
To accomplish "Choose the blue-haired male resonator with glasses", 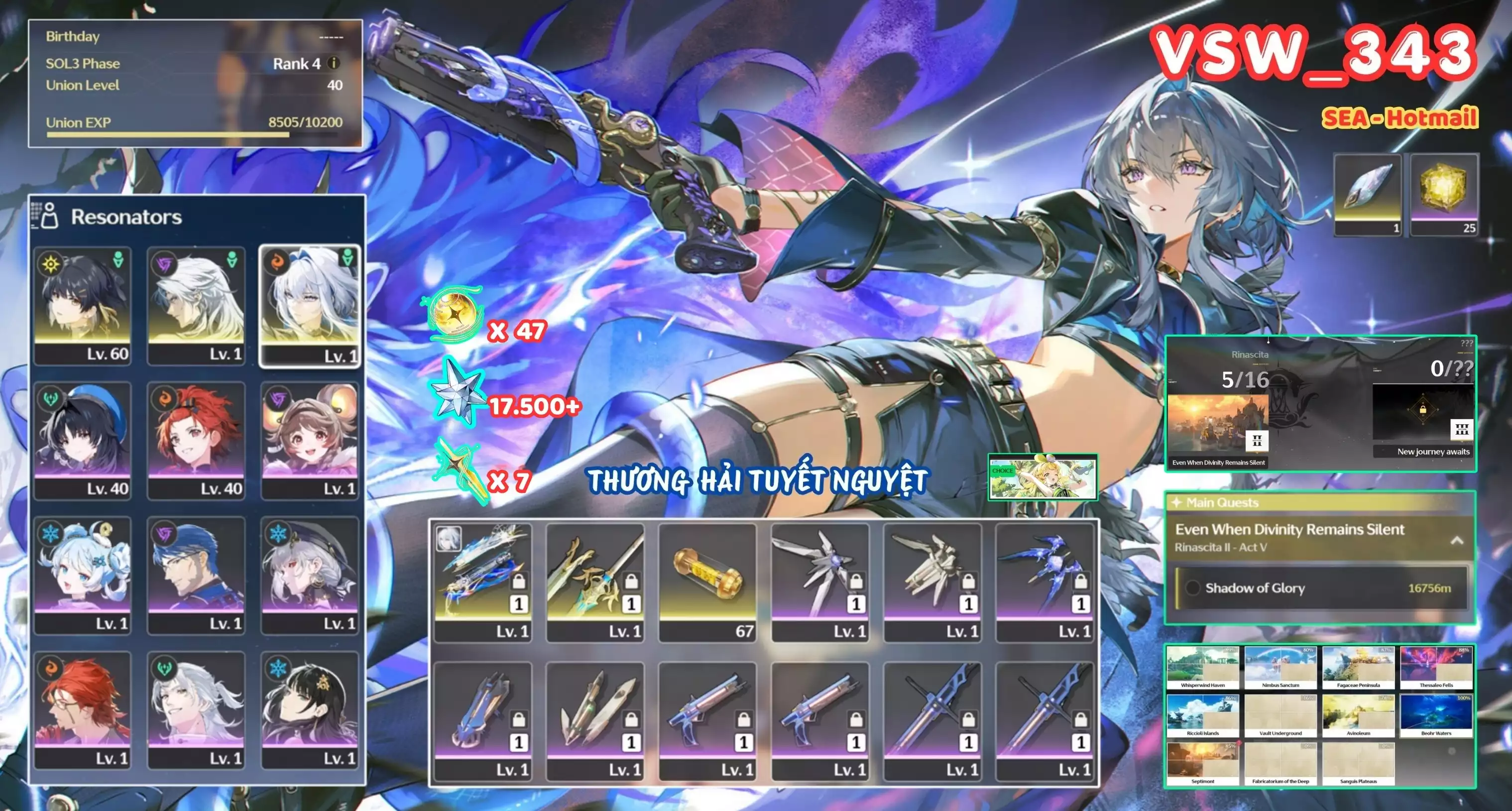I will 196,575.
